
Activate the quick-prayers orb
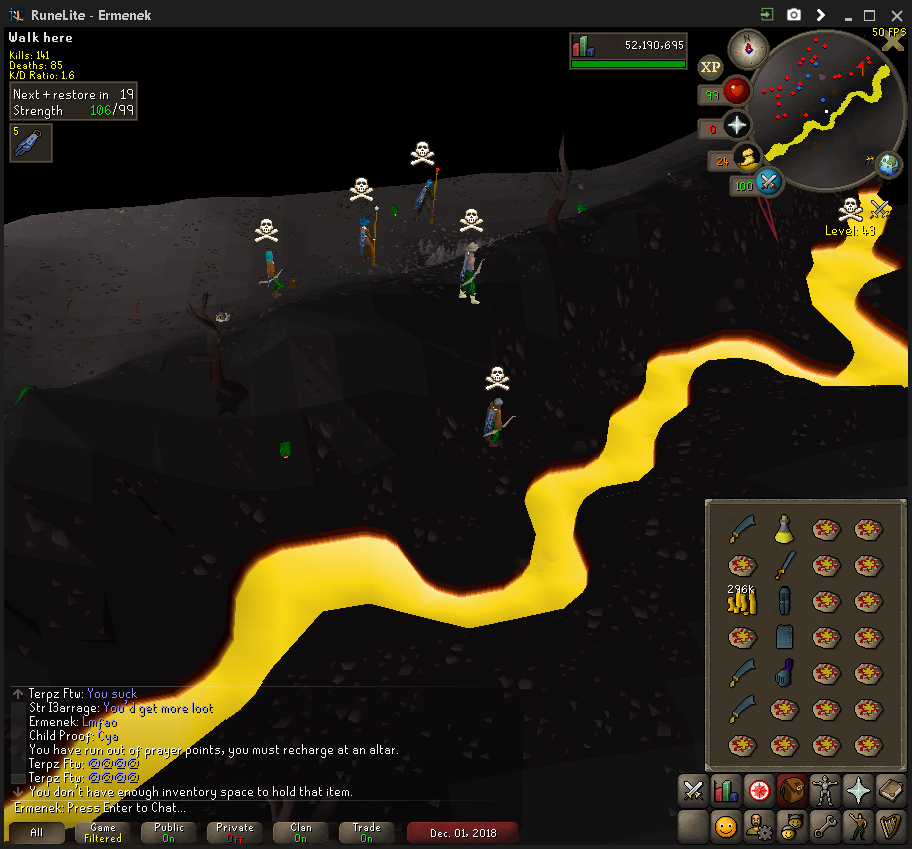[738, 125]
